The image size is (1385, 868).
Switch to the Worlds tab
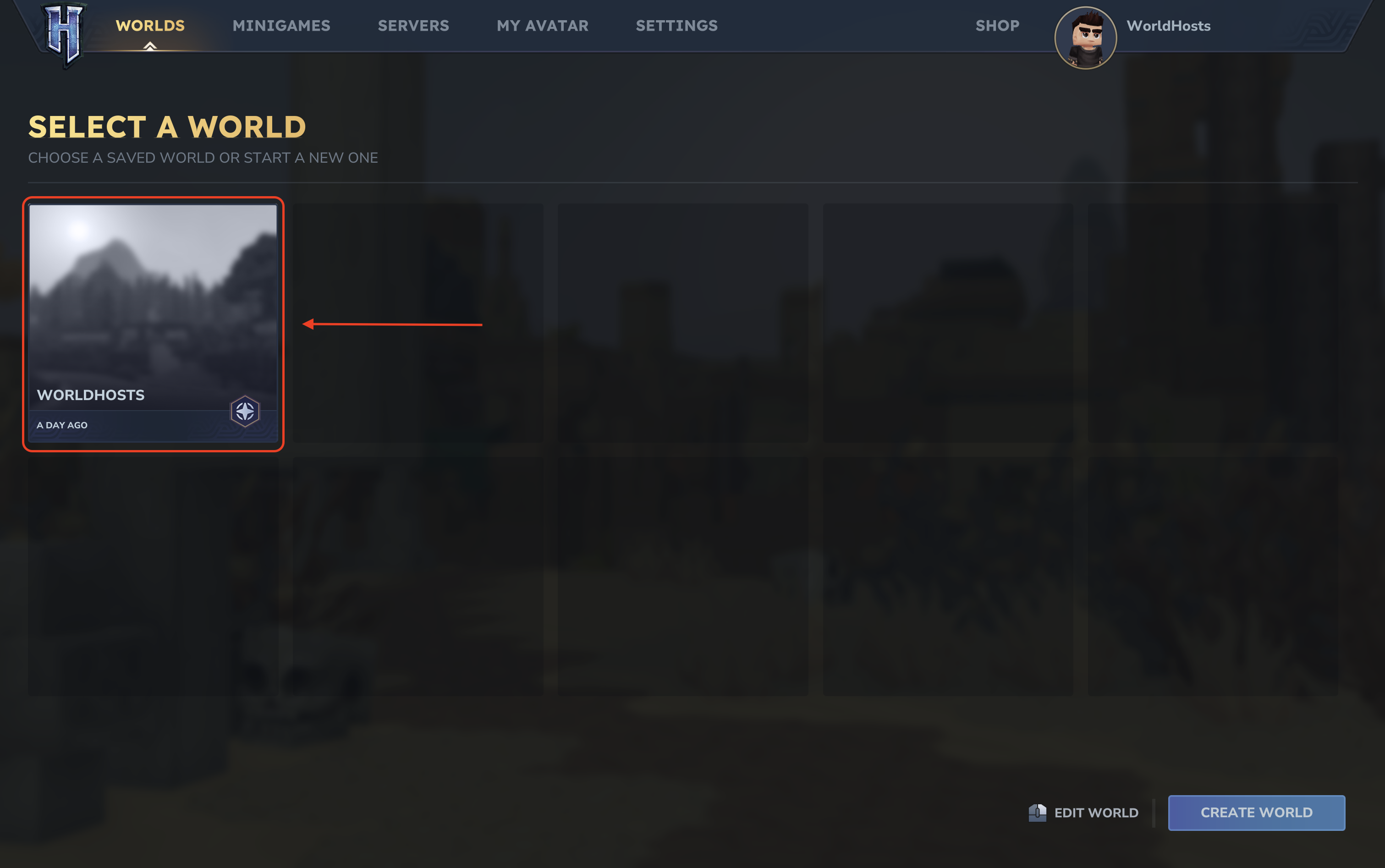(150, 26)
